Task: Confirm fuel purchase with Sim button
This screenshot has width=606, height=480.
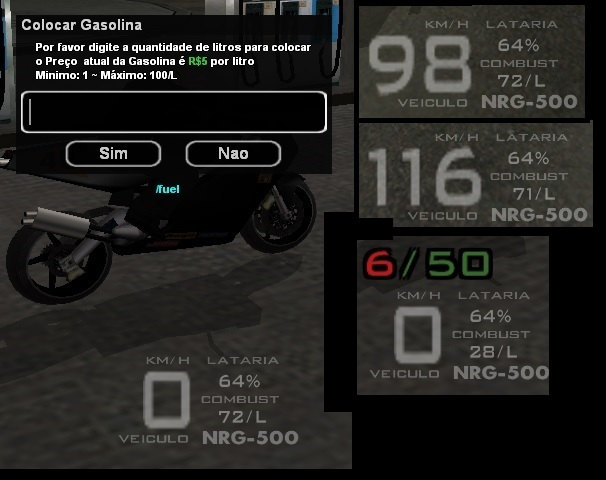Action: pyautogui.click(x=113, y=153)
